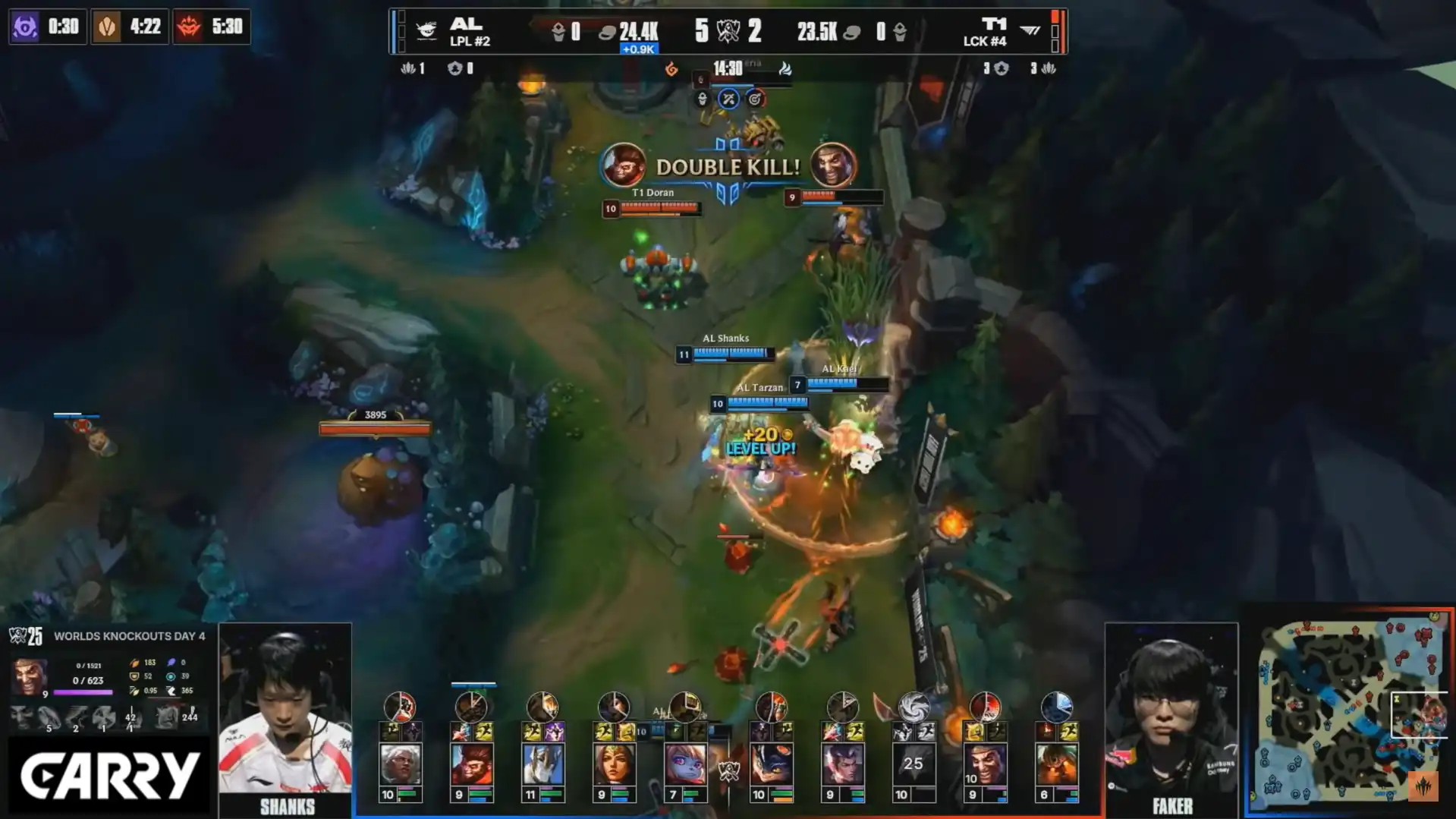
Task: Click the red Baron timer icon
Action: tap(189, 27)
